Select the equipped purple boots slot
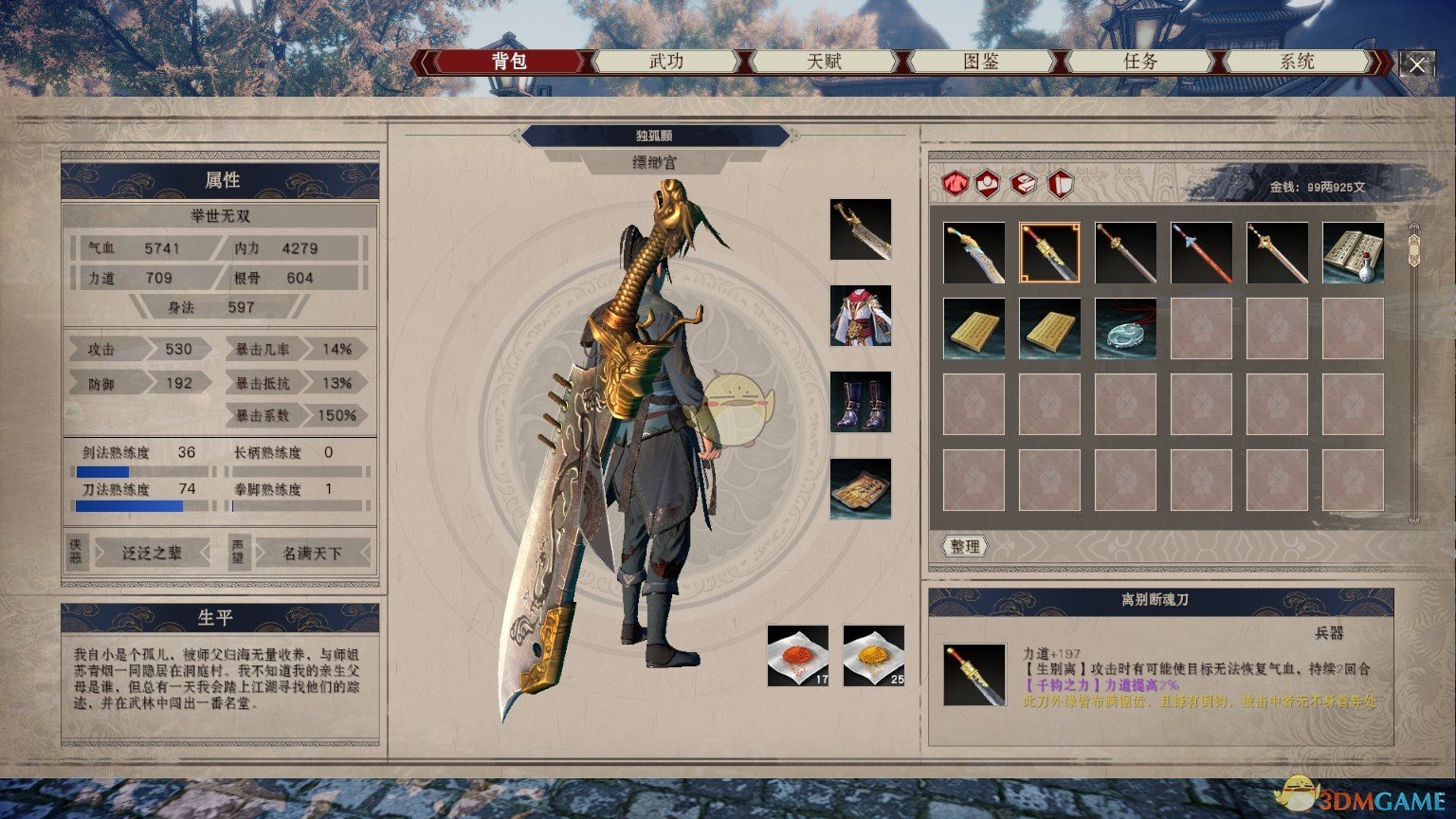 [861, 402]
